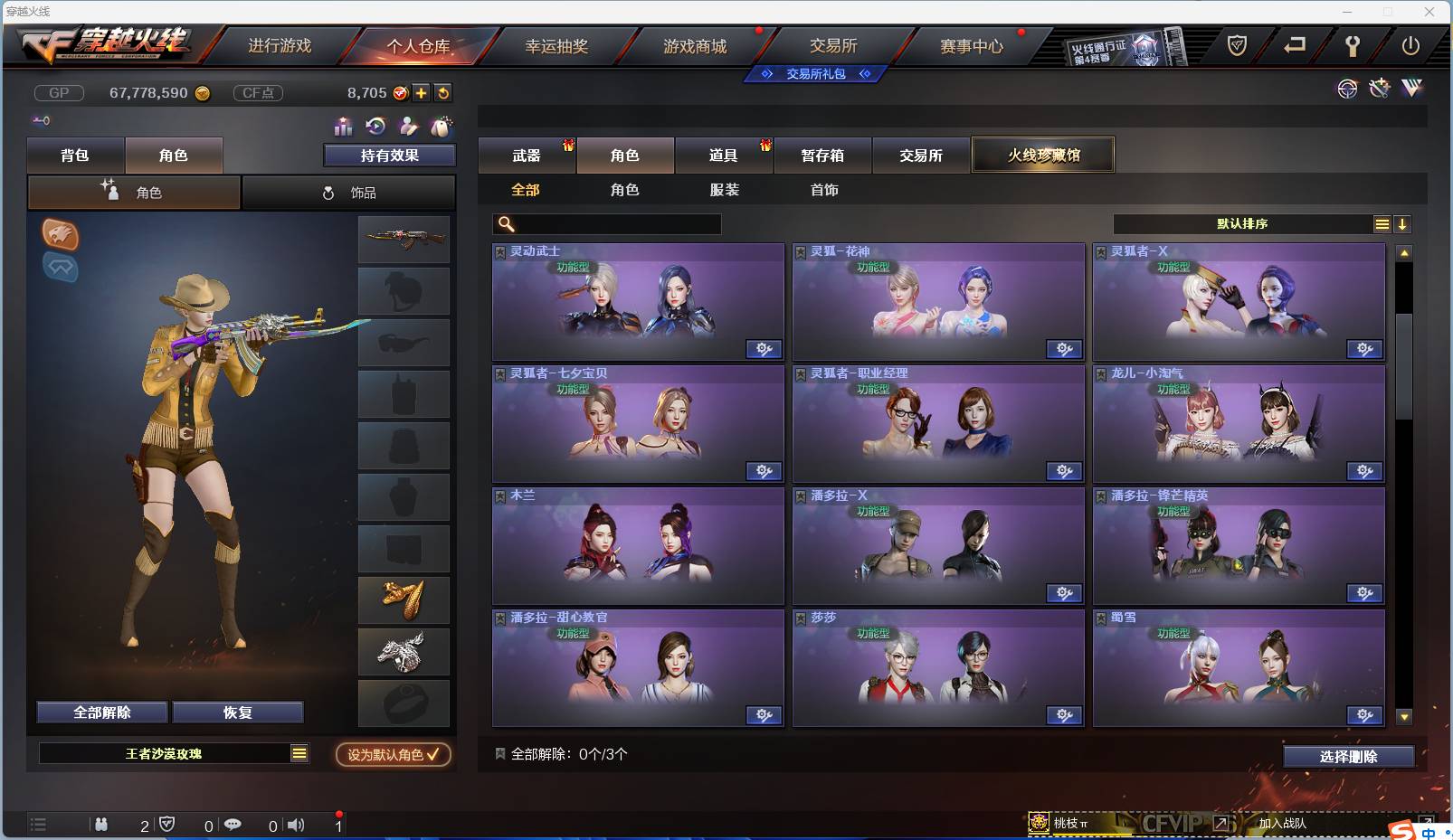Screen dimensions: 1453x840
Task: Click the rotate/restore icon above the character preview
Action: pos(374,127)
